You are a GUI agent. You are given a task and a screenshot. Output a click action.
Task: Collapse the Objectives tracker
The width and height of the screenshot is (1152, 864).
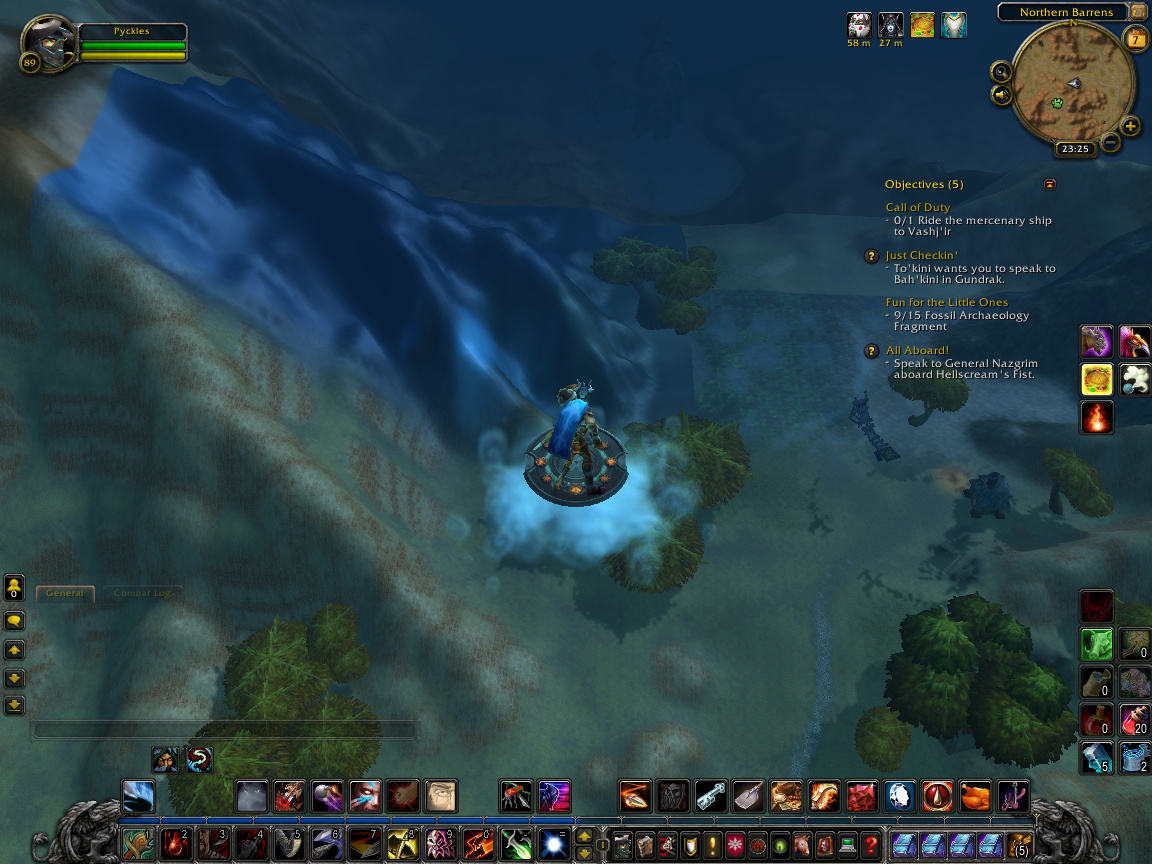click(1049, 184)
